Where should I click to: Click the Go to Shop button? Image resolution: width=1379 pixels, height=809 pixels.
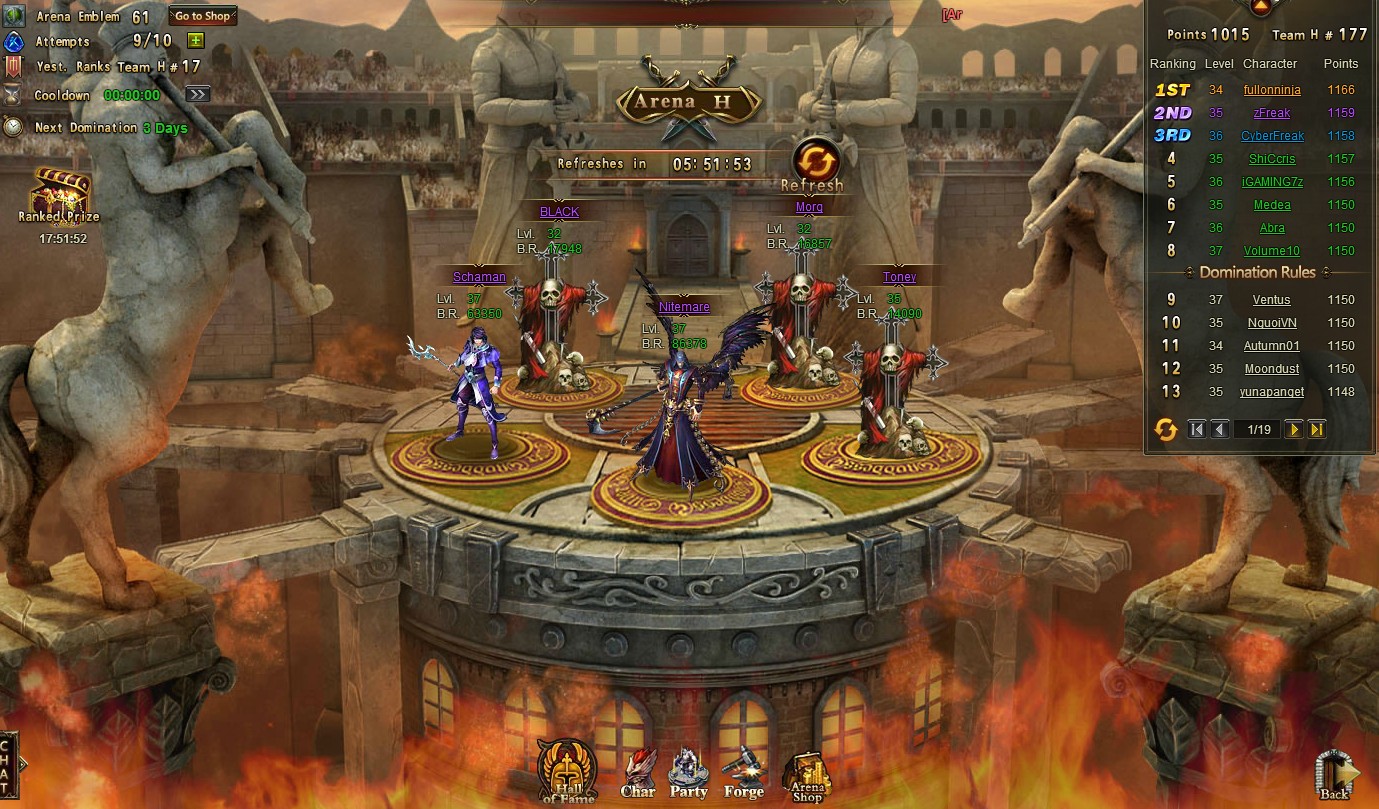[203, 16]
